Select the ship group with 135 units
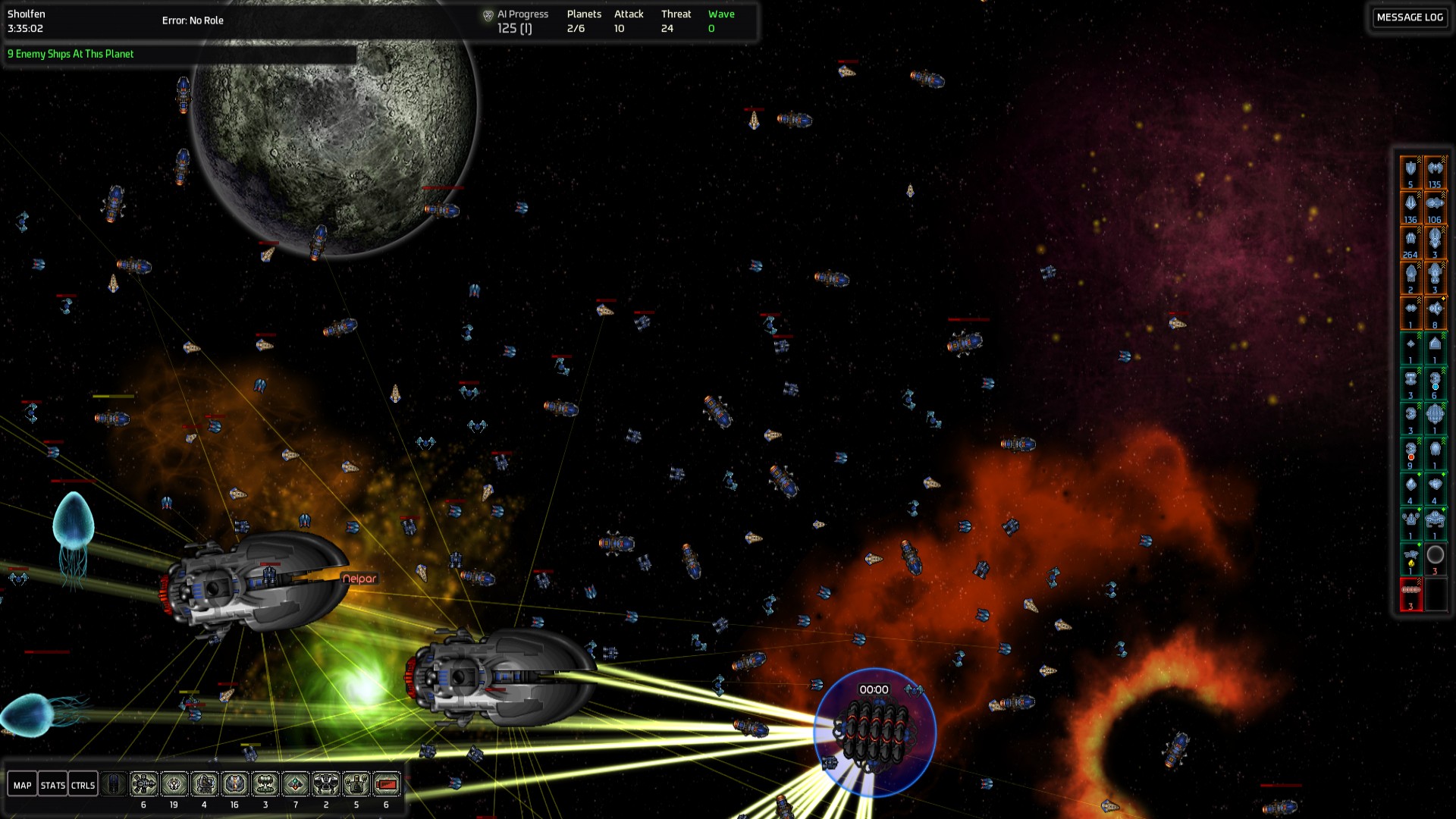The height and width of the screenshot is (819, 1456). 1435,172
